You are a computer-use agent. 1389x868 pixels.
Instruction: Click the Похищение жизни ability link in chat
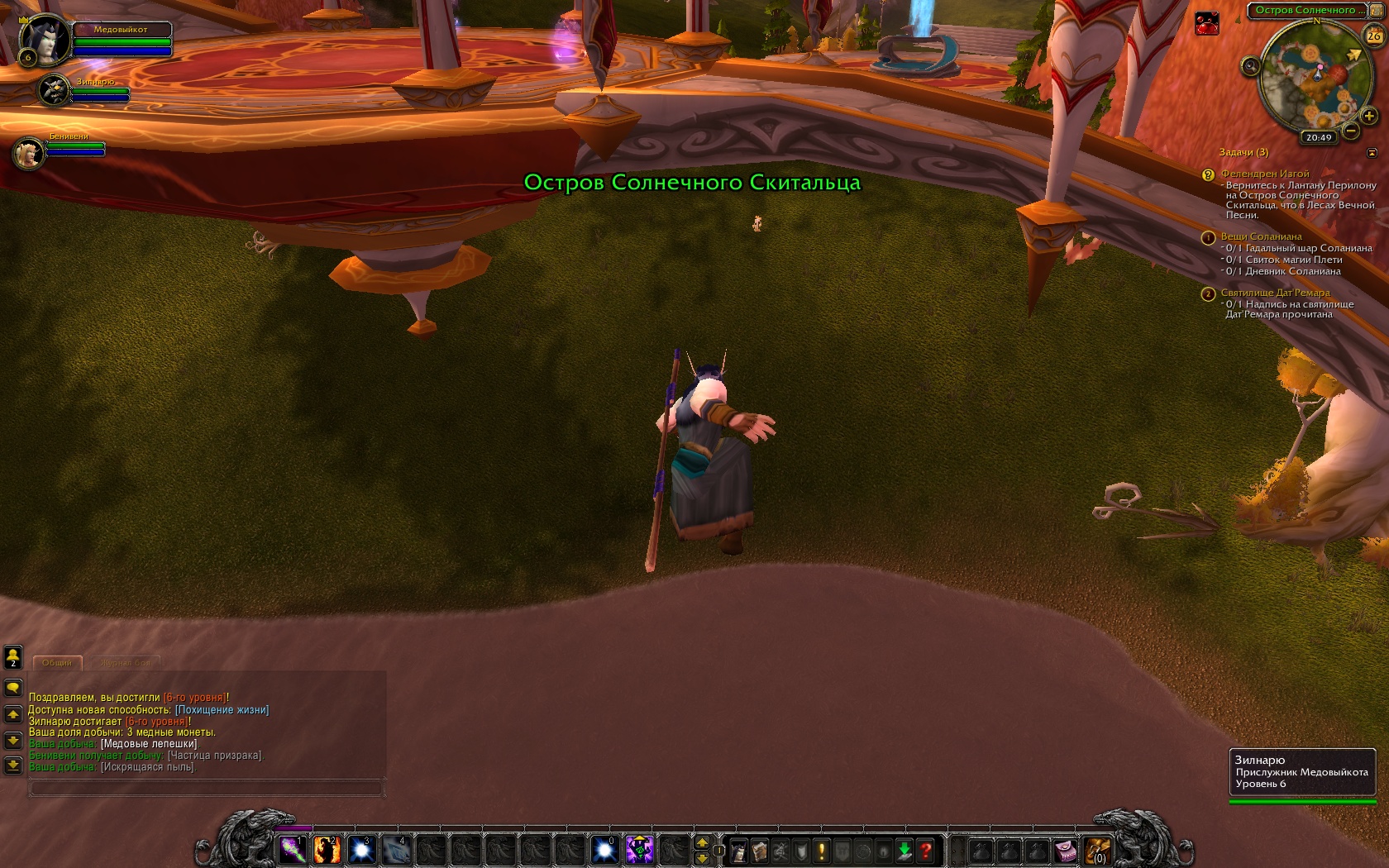pos(222,709)
